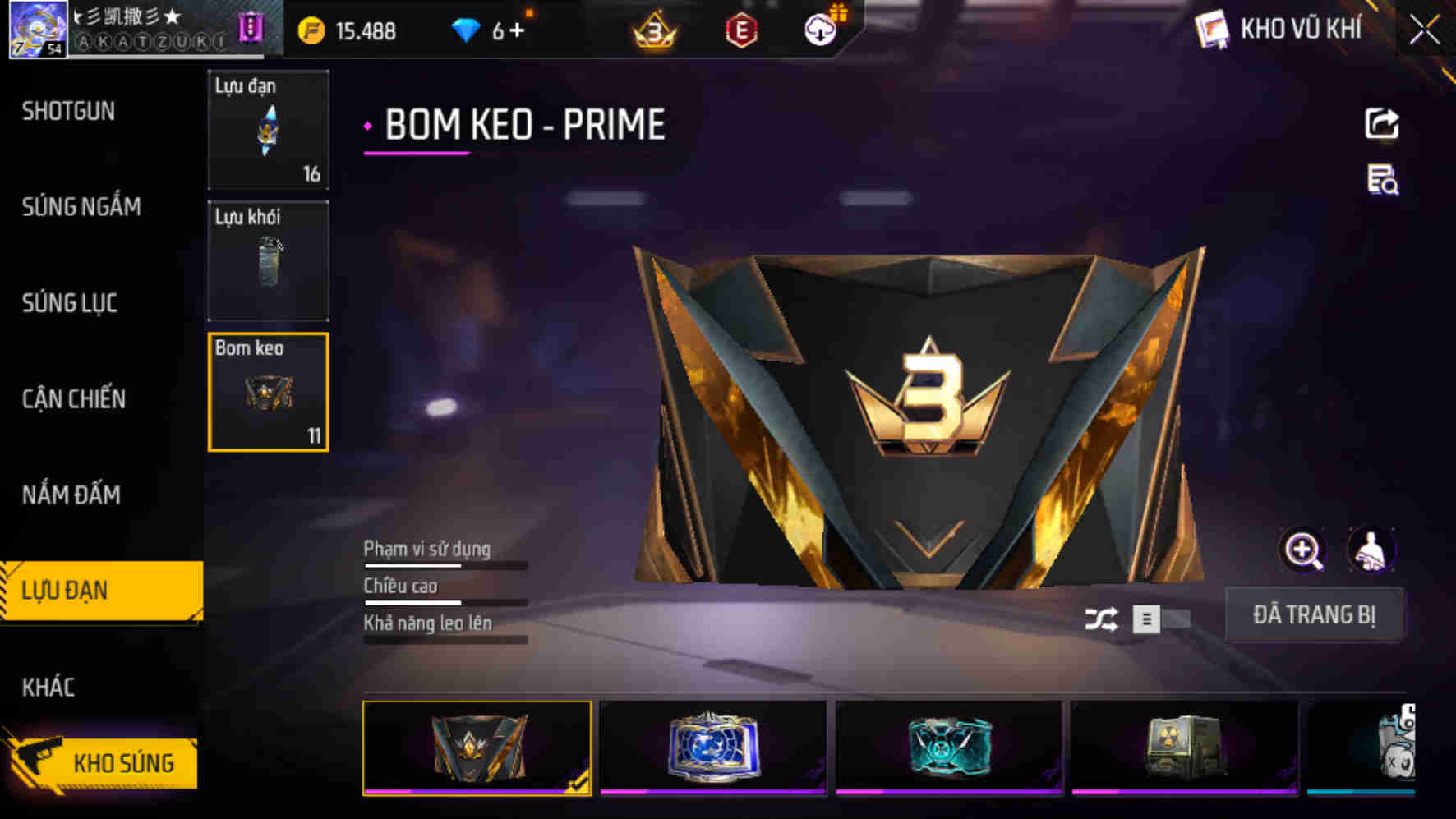
Task: Toggle the switch beside the shuffle icon
Action: pyautogui.click(x=1157, y=622)
